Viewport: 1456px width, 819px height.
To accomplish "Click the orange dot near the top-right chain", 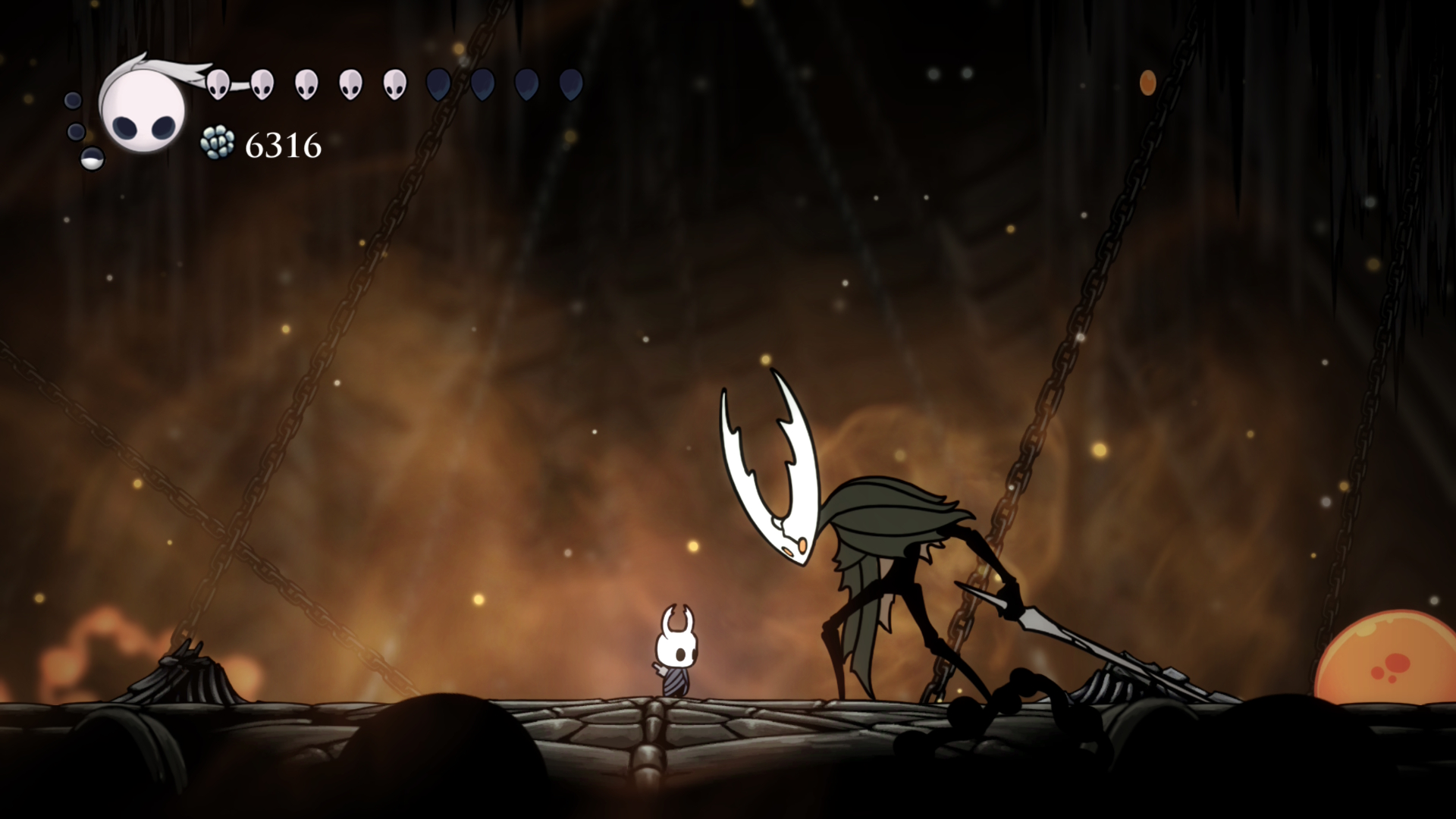I will point(1147,83).
